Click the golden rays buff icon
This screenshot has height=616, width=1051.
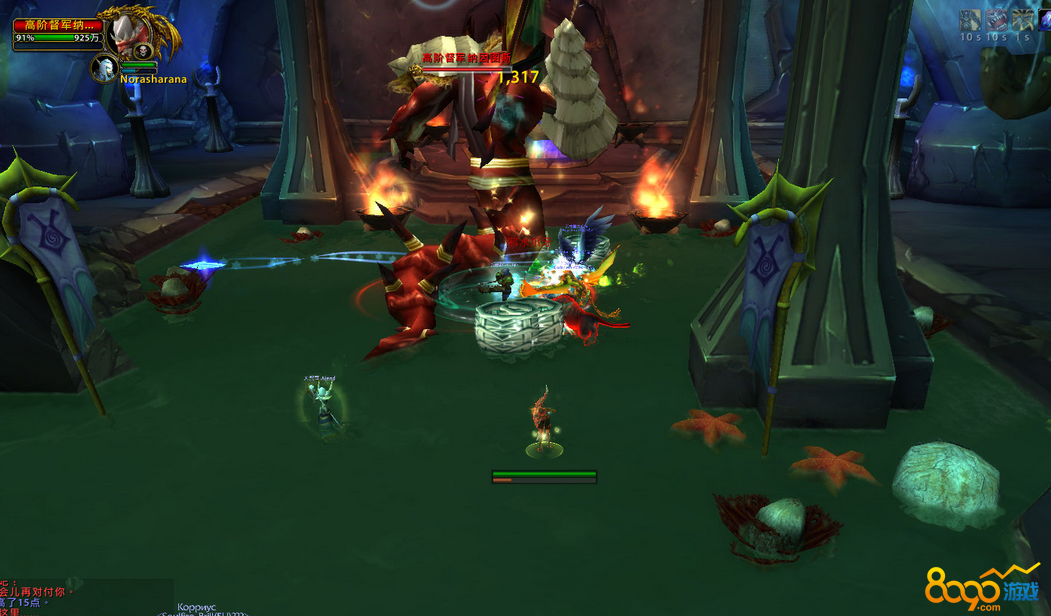pos(1021,20)
